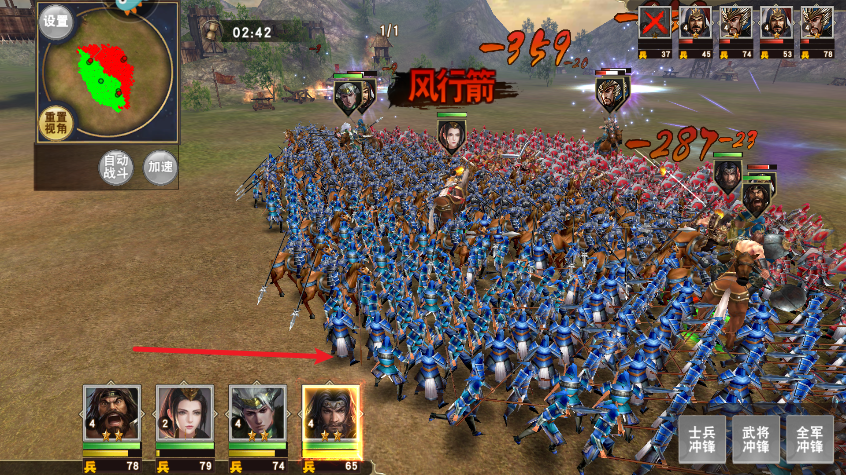The width and height of the screenshot is (846, 475).
Task: Open the 设置 settings button
Action: click(x=56, y=21)
